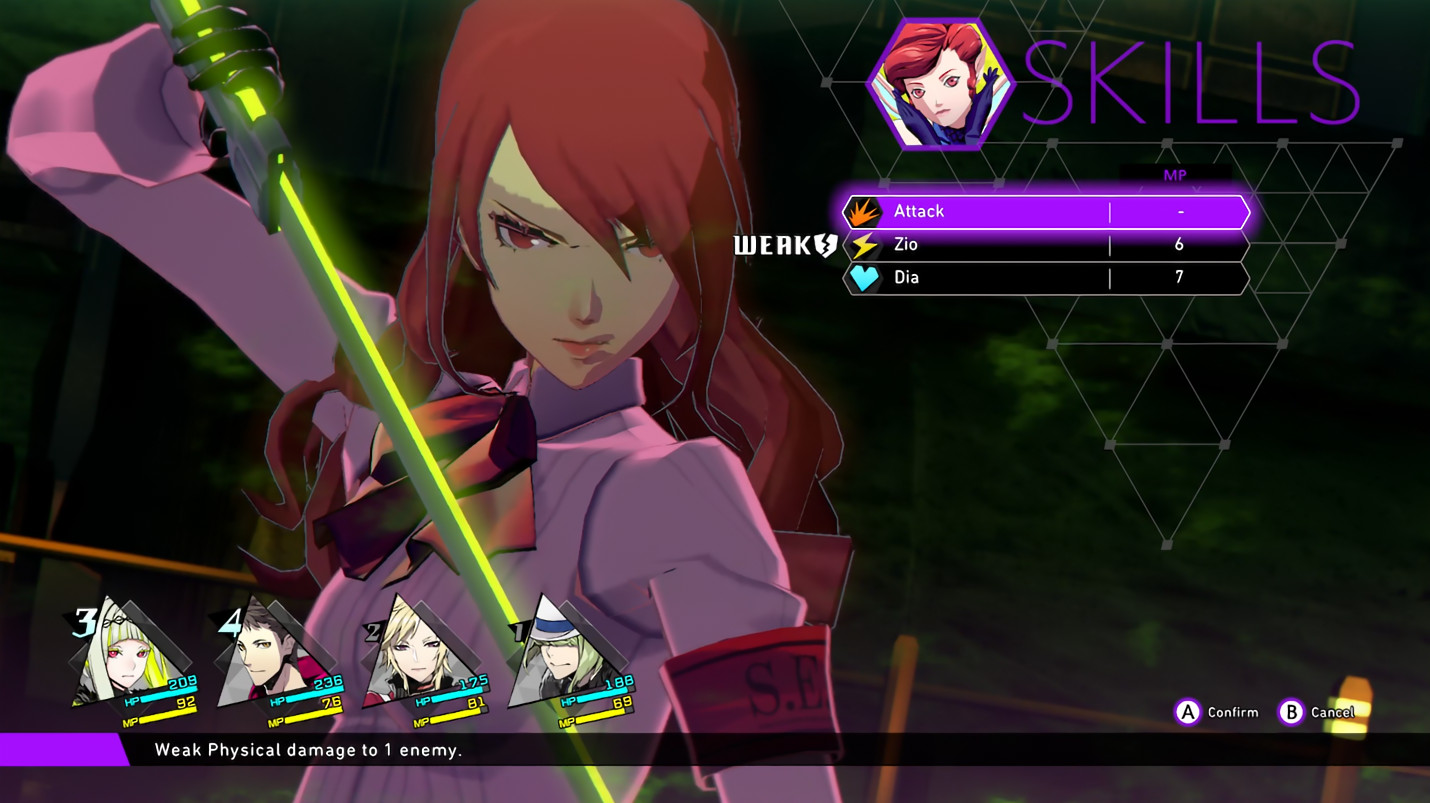Click the MP column header
The height and width of the screenshot is (803, 1430).
1176,175
